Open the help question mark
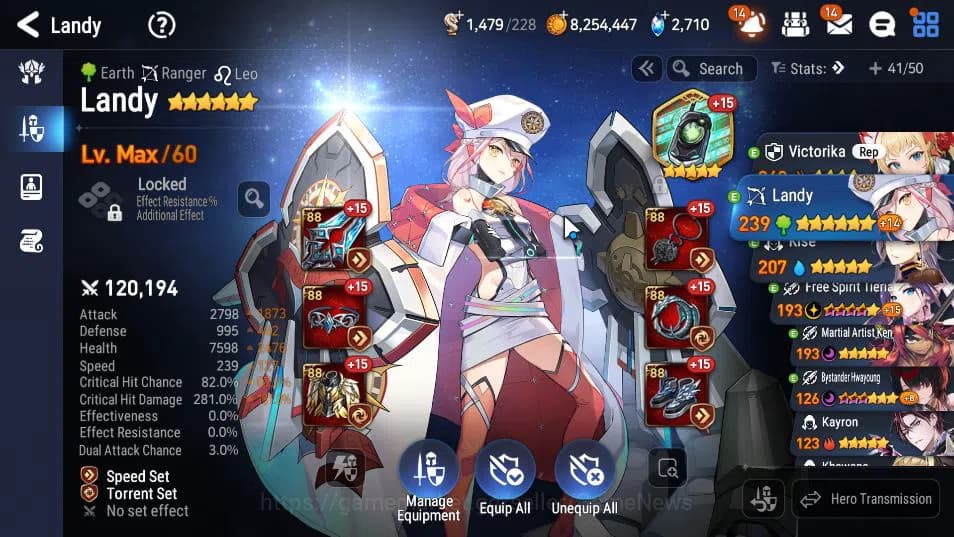The image size is (954, 537). point(161,24)
